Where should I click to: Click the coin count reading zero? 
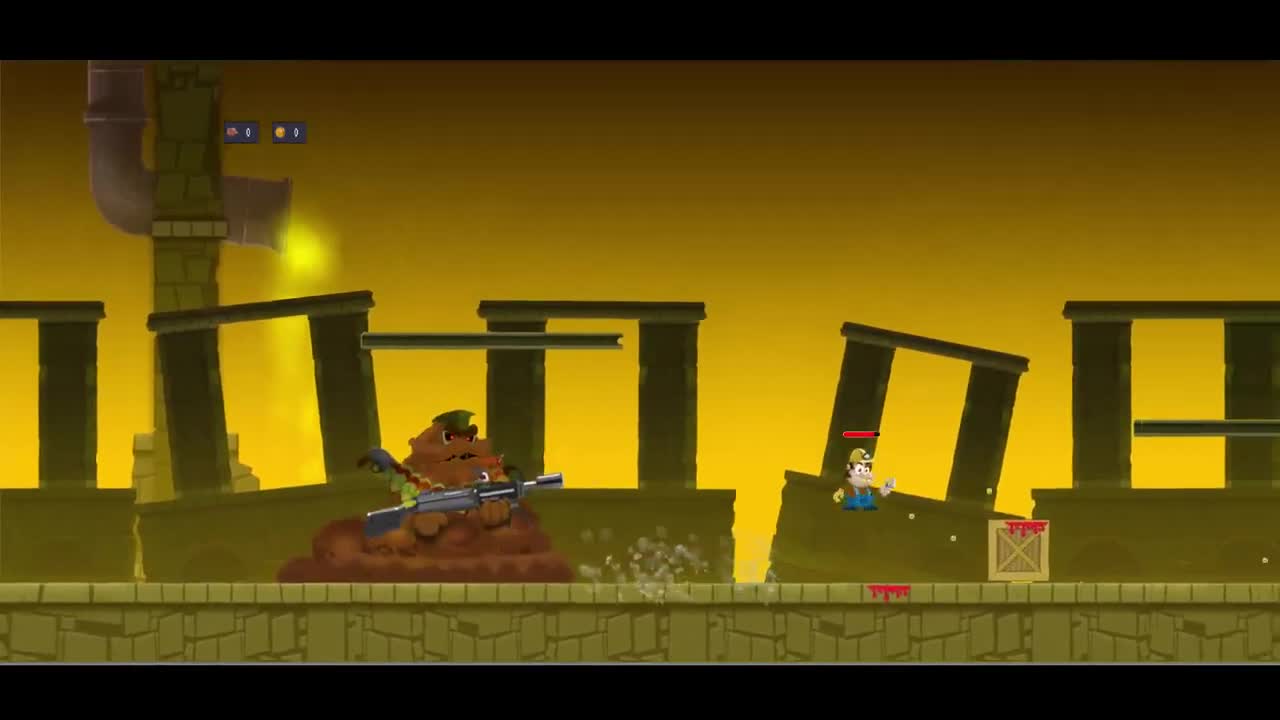click(x=295, y=132)
